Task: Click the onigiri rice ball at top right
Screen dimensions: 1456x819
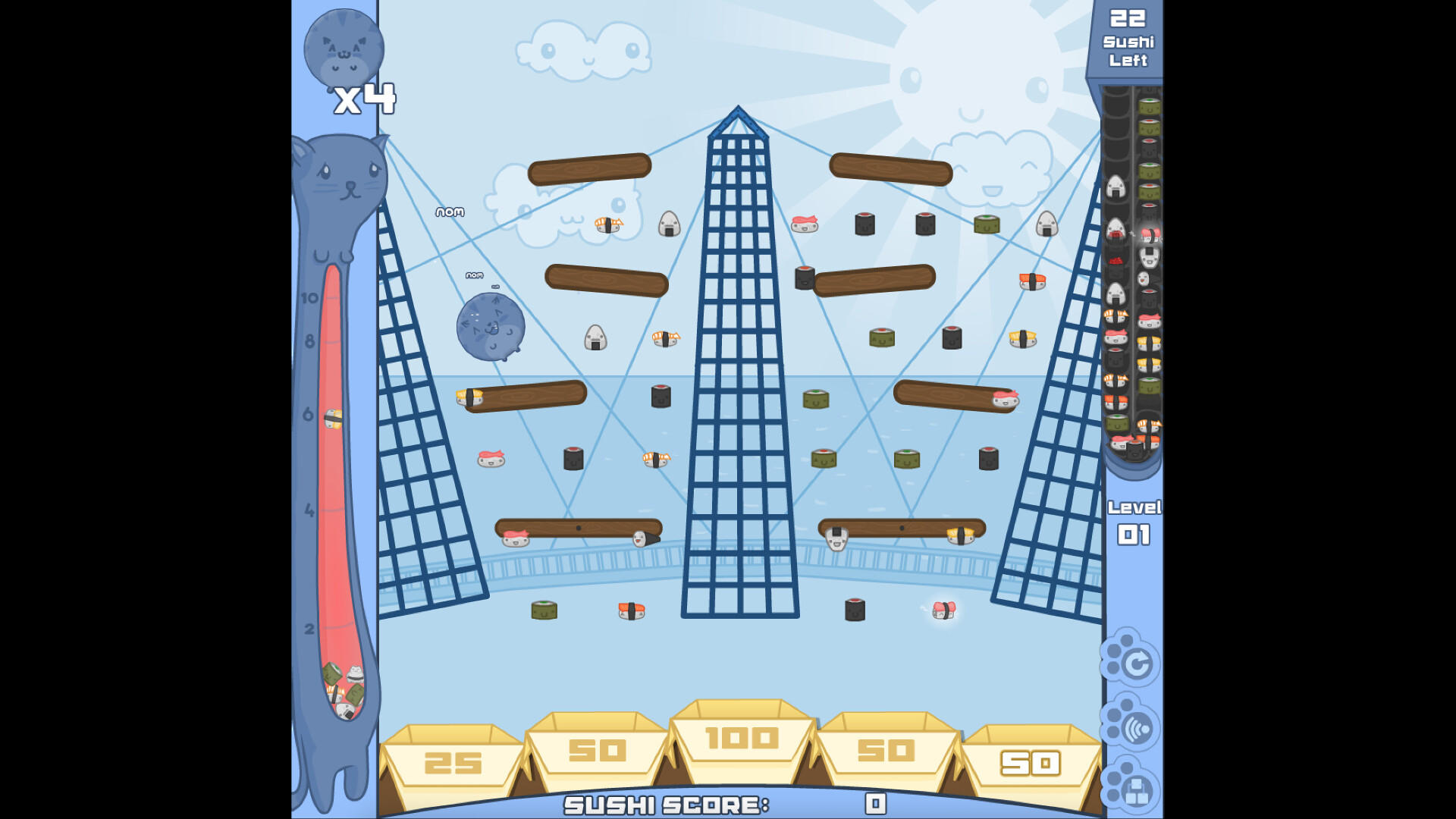Action: point(1049,225)
